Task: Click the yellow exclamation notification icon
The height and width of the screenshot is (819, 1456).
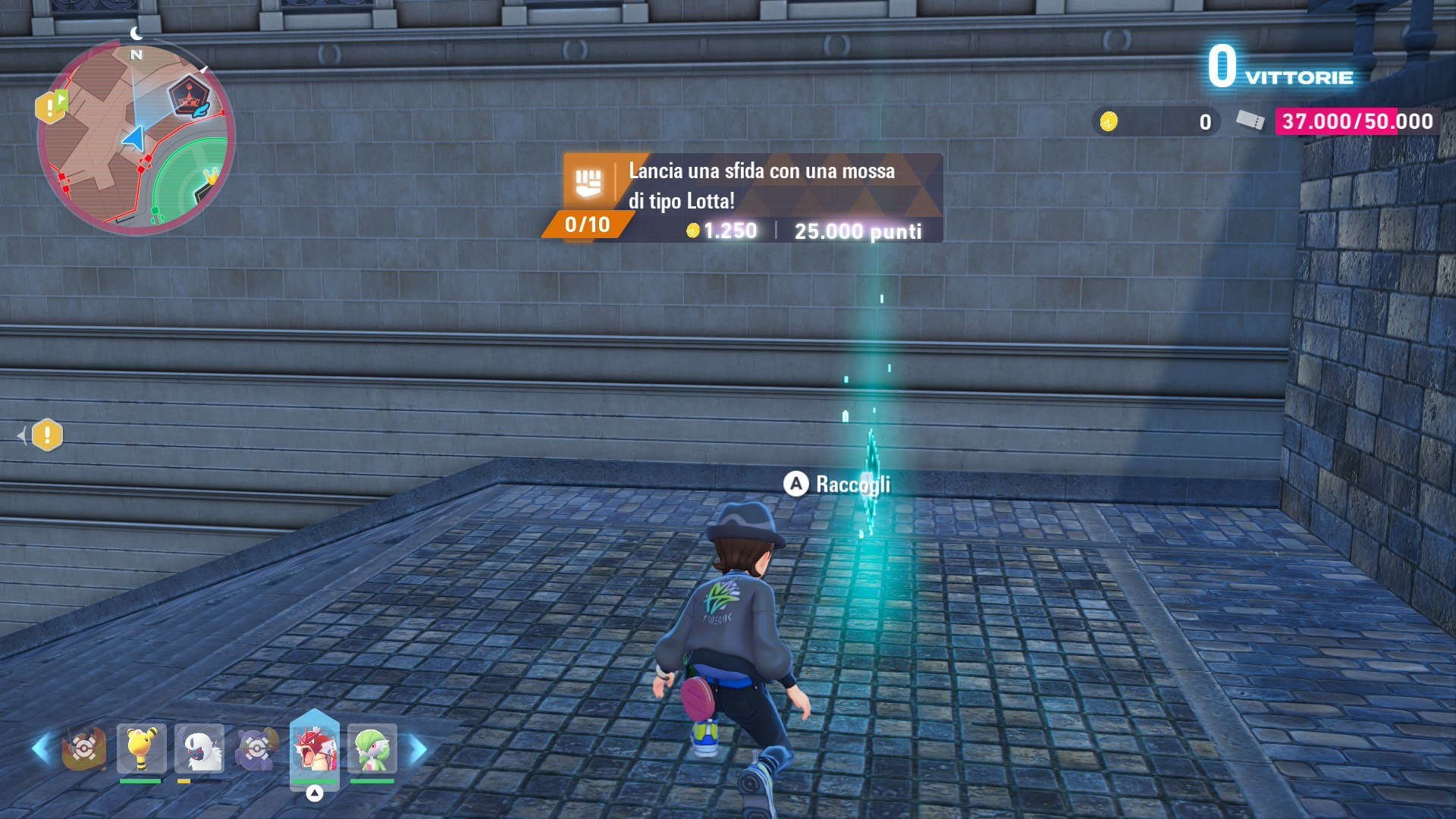Action: (47, 435)
